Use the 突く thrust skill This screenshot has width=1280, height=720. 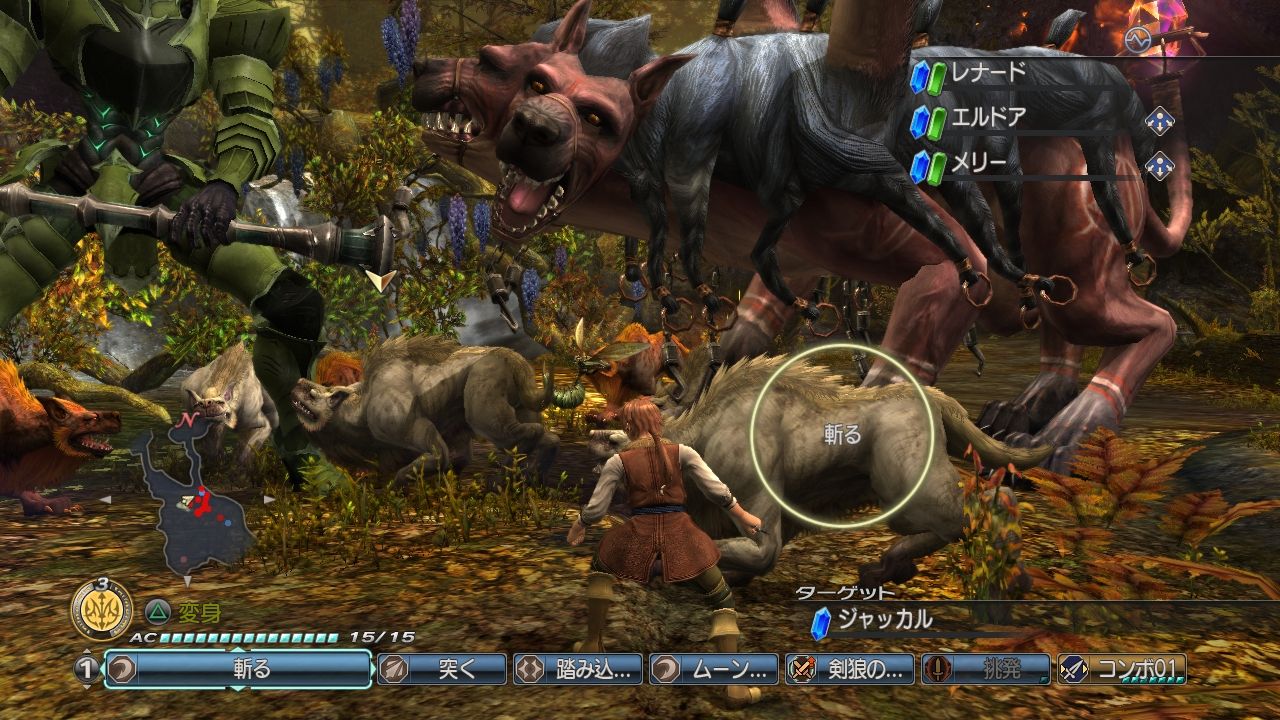tap(441, 669)
